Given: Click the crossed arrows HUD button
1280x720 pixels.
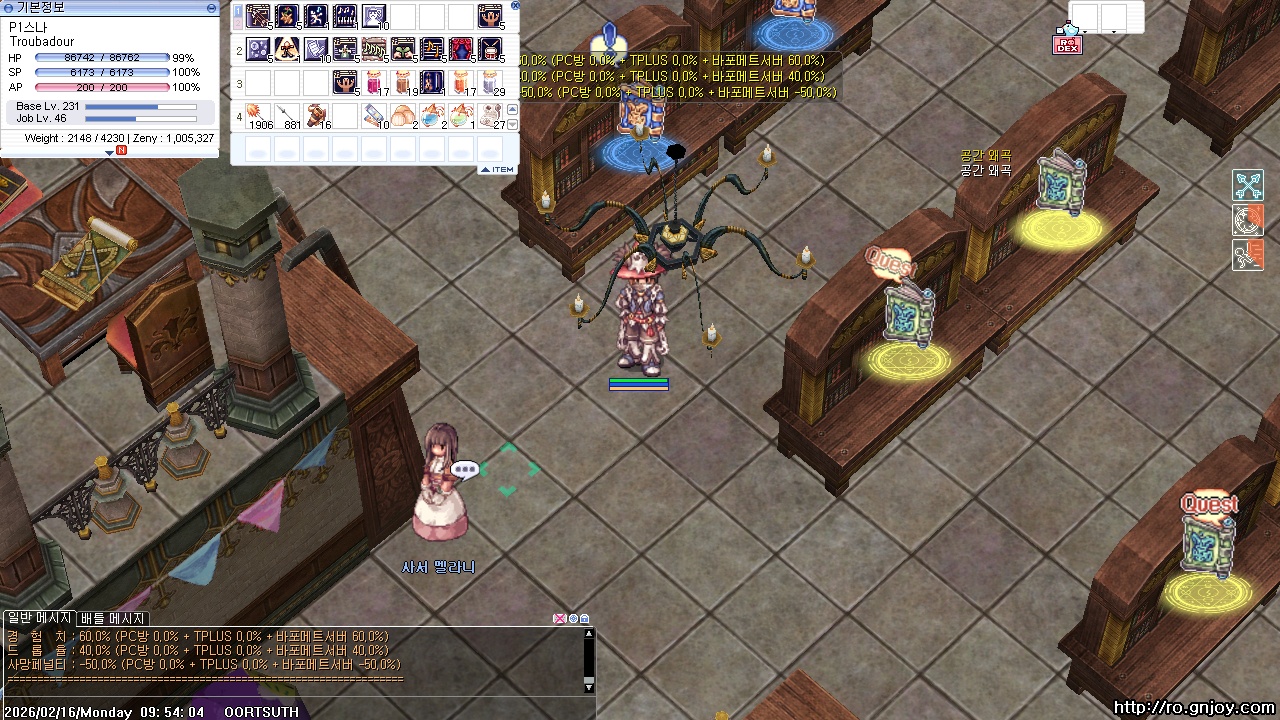Looking at the screenshot, I should (1248, 185).
